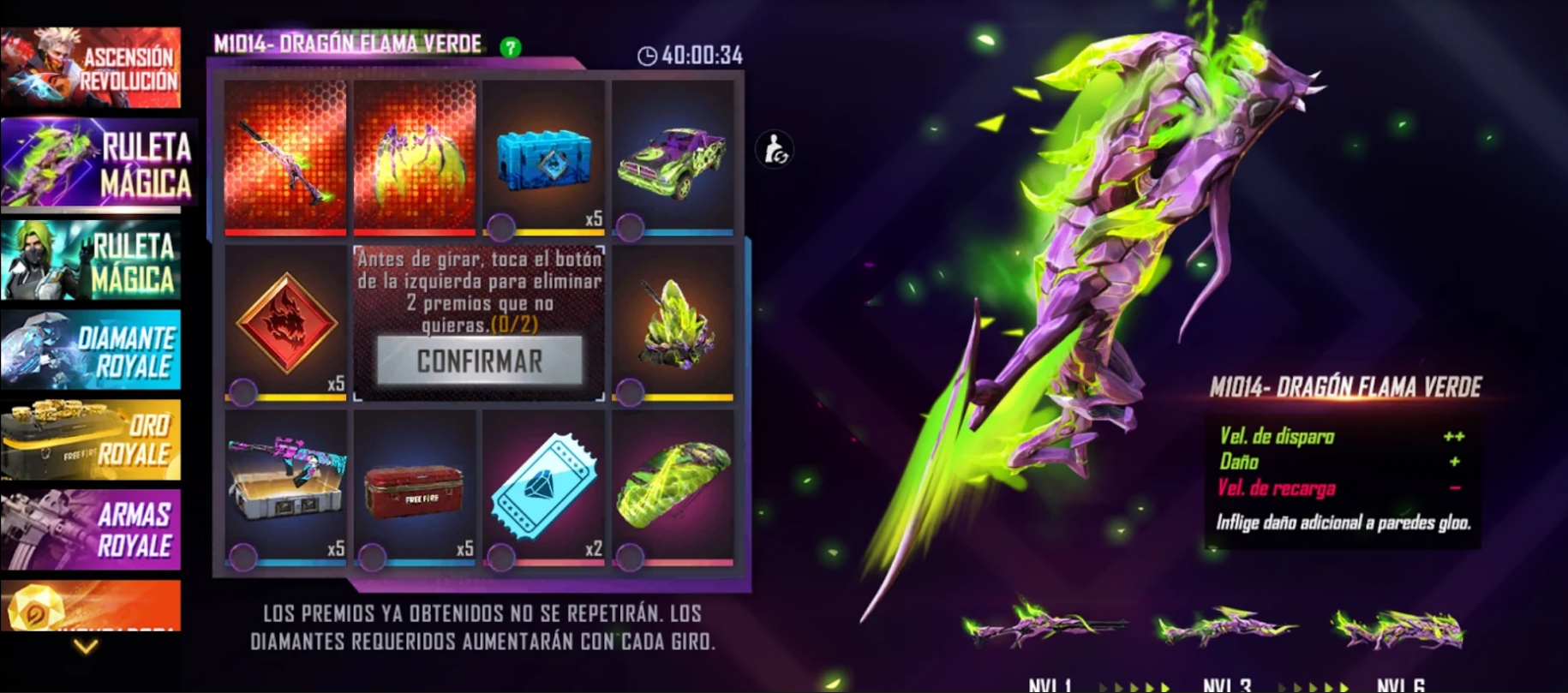The height and width of the screenshot is (693, 1568).
Task: Select the red dragon emblem token prize
Action: (285, 323)
